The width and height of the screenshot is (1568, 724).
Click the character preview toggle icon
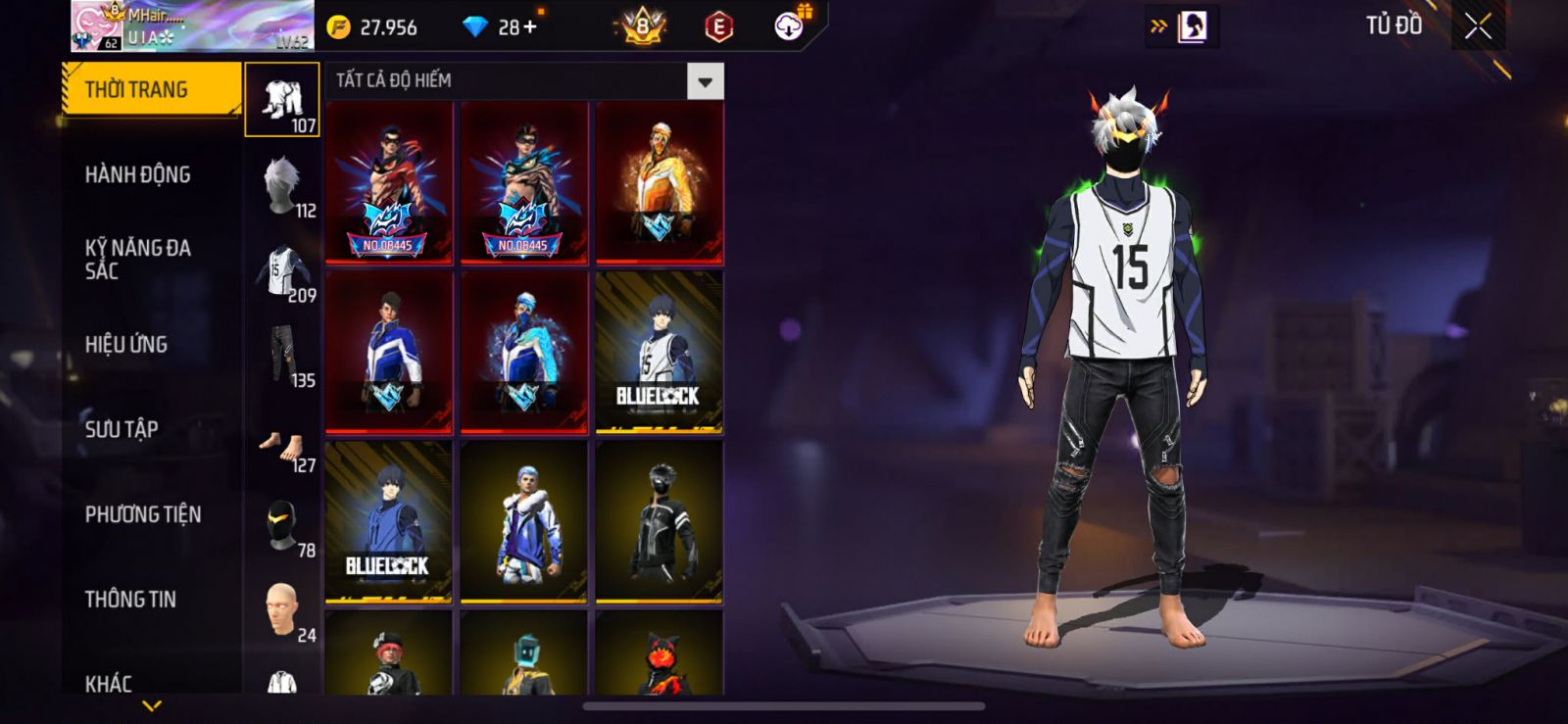tap(1192, 26)
